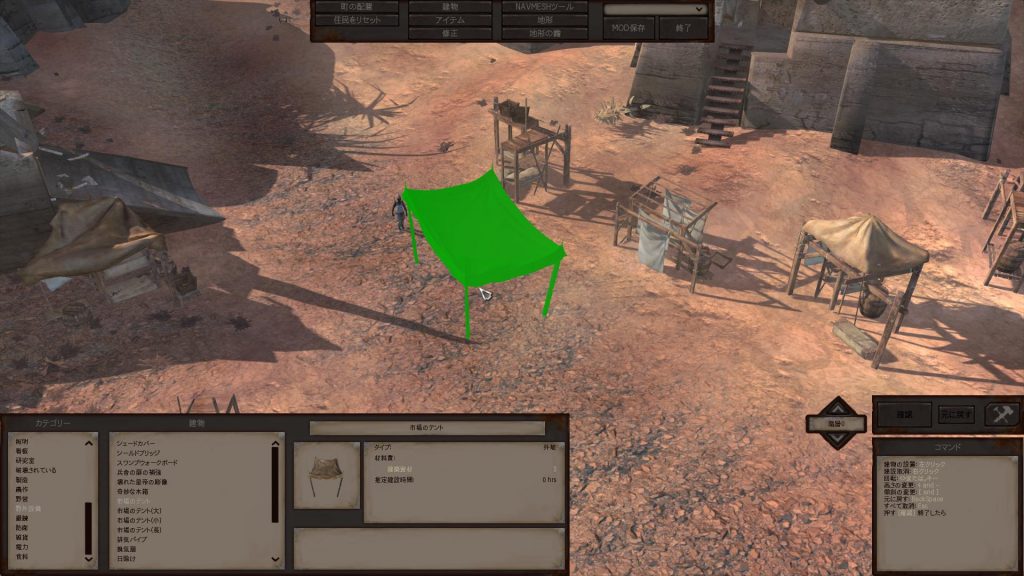Pick the 農作 category entry
This screenshot has width=1024, height=576.
22,490
